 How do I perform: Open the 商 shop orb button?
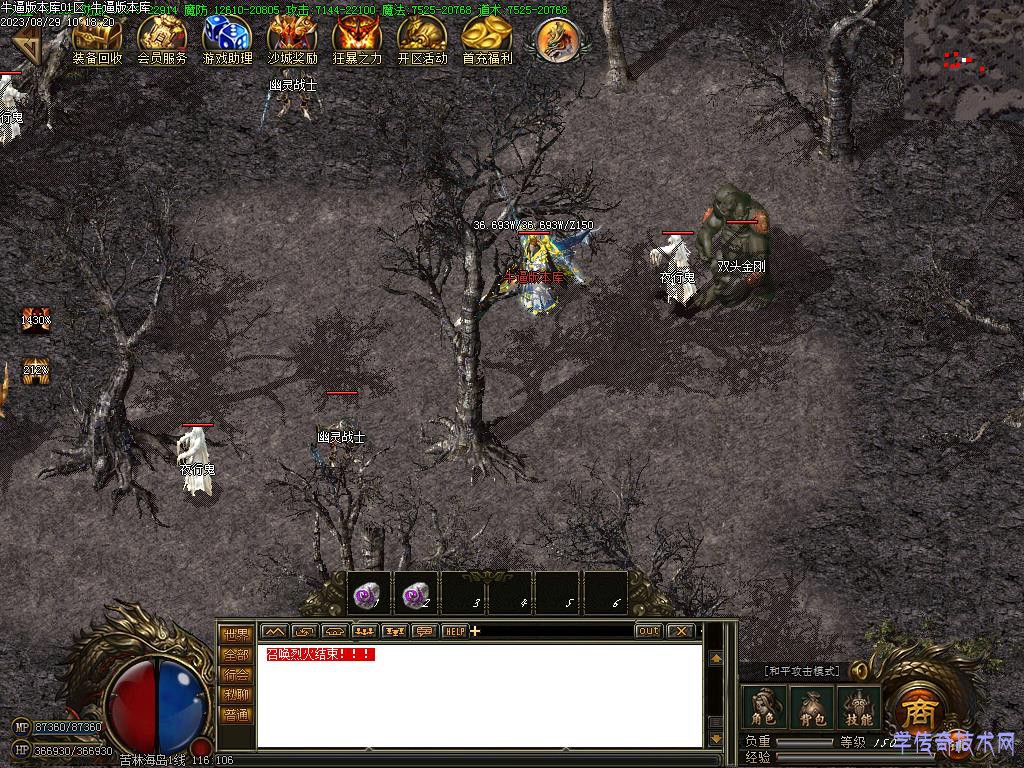coord(917,711)
